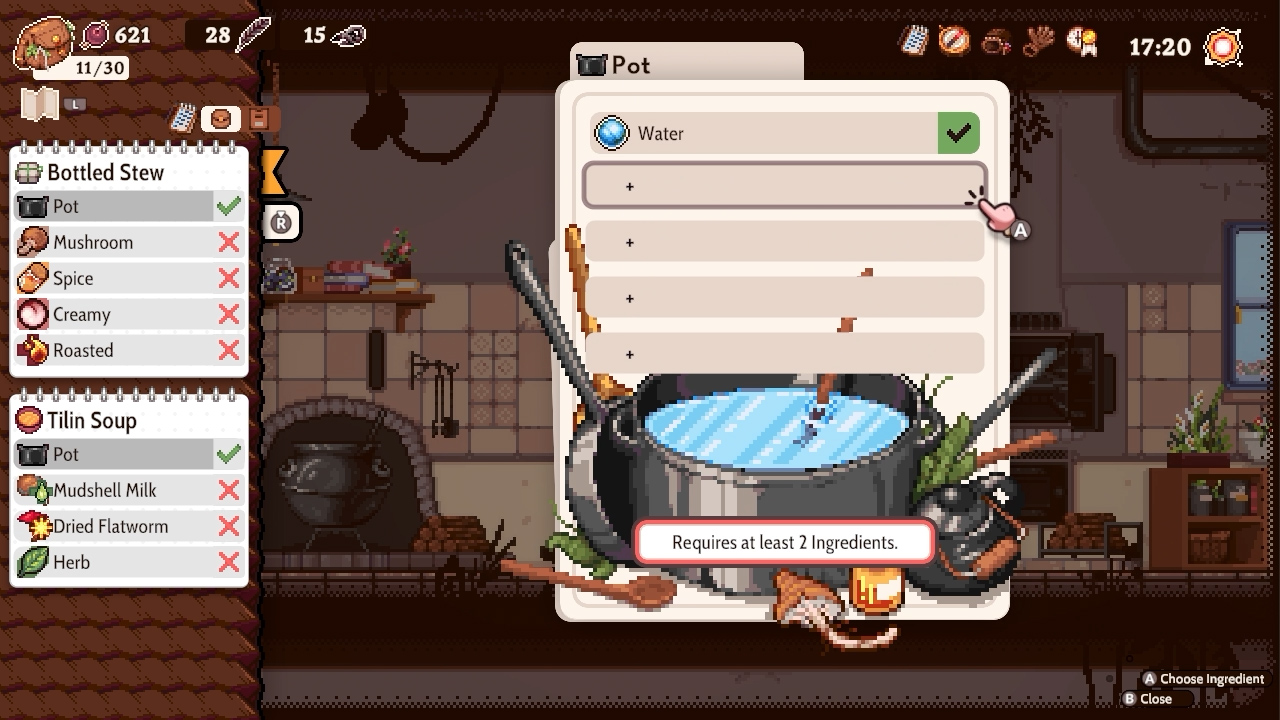Select the Bottled Stew recipe header
Image resolution: width=1280 pixels, height=720 pixels.
(x=105, y=172)
